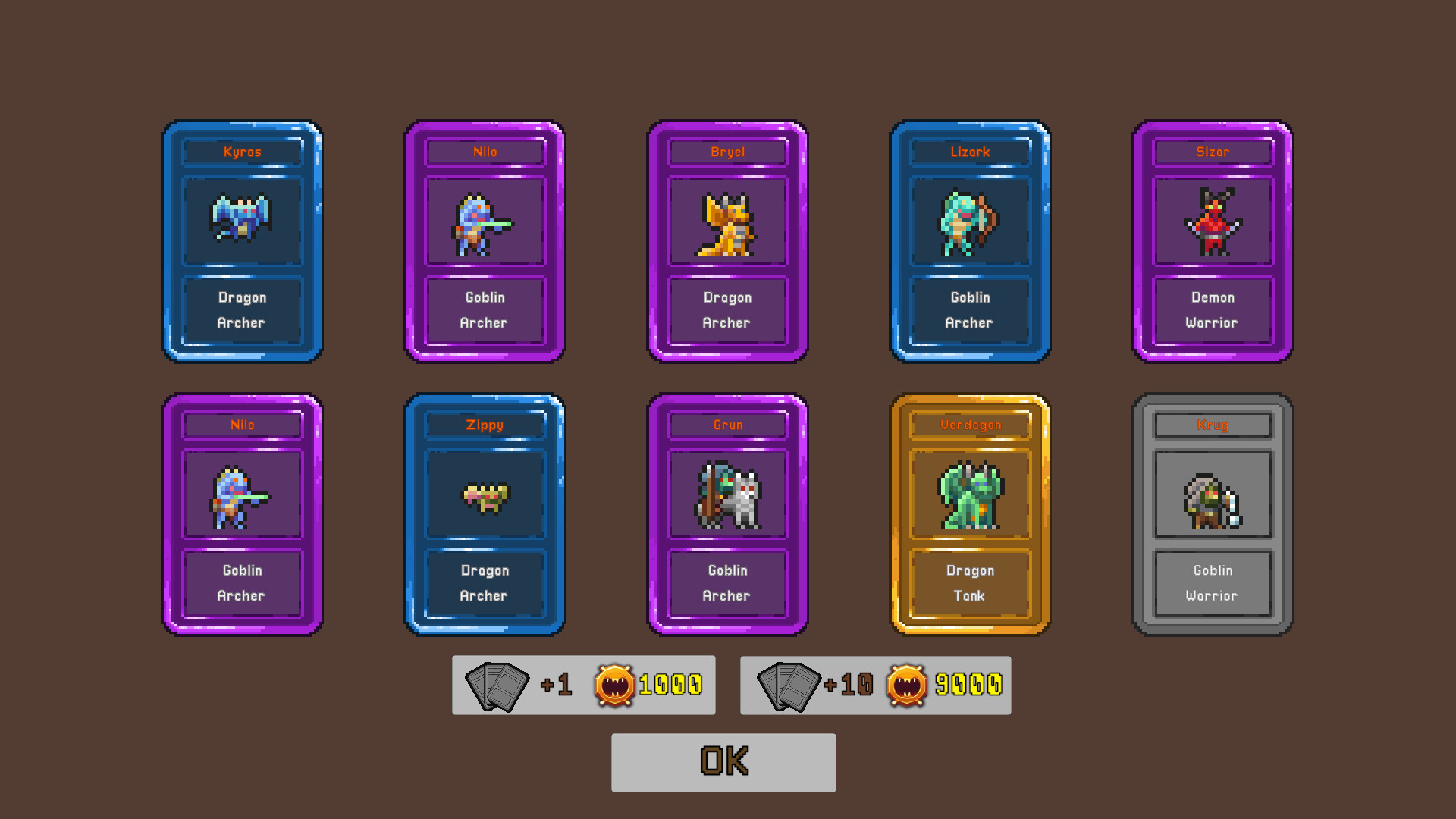The height and width of the screenshot is (819, 1456).
Task: Click Grun's goblin archer artwork
Action: click(x=726, y=495)
